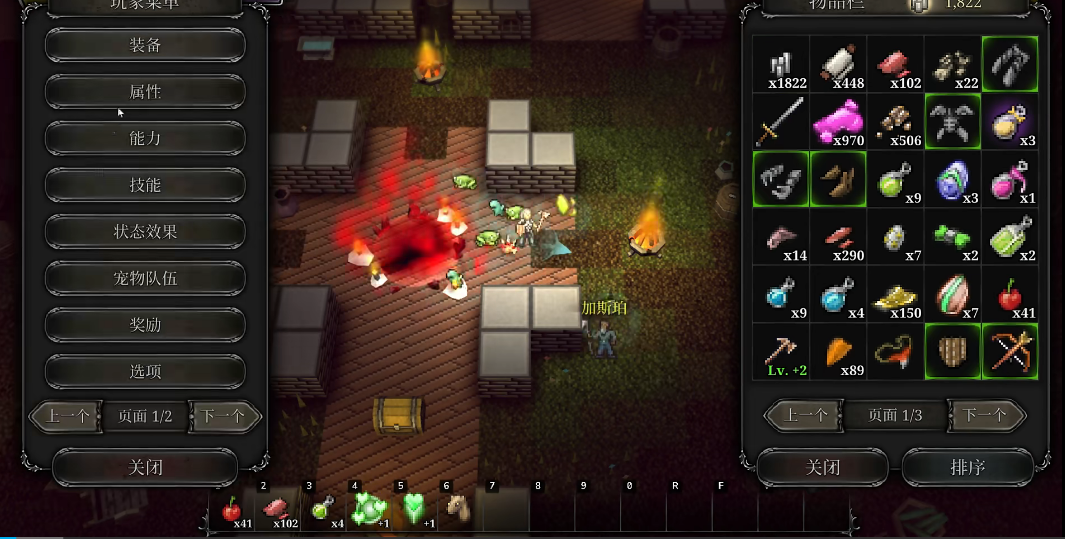1065x539 pixels.
Task: Open the 属性 attributes menu
Action: (x=145, y=92)
